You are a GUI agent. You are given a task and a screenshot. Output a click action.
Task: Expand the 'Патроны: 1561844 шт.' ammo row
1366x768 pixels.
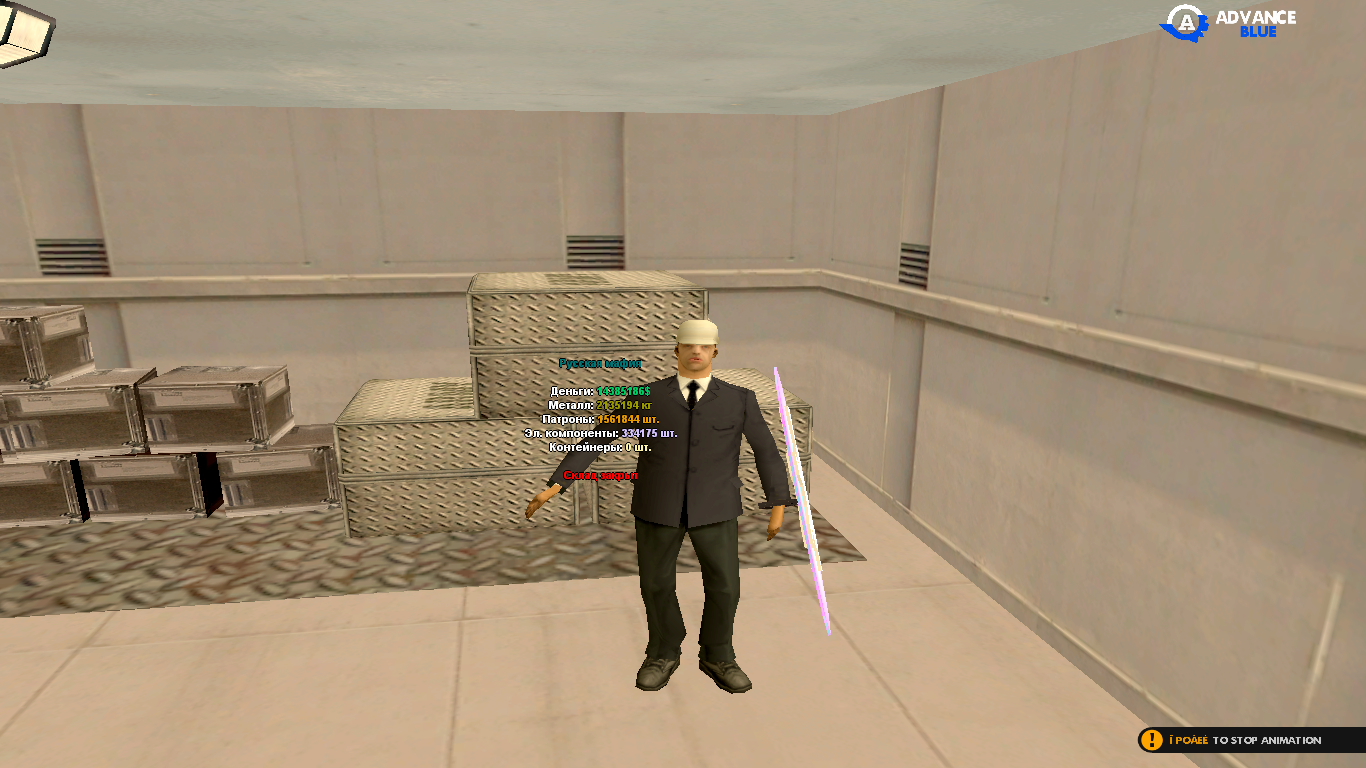pos(600,421)
